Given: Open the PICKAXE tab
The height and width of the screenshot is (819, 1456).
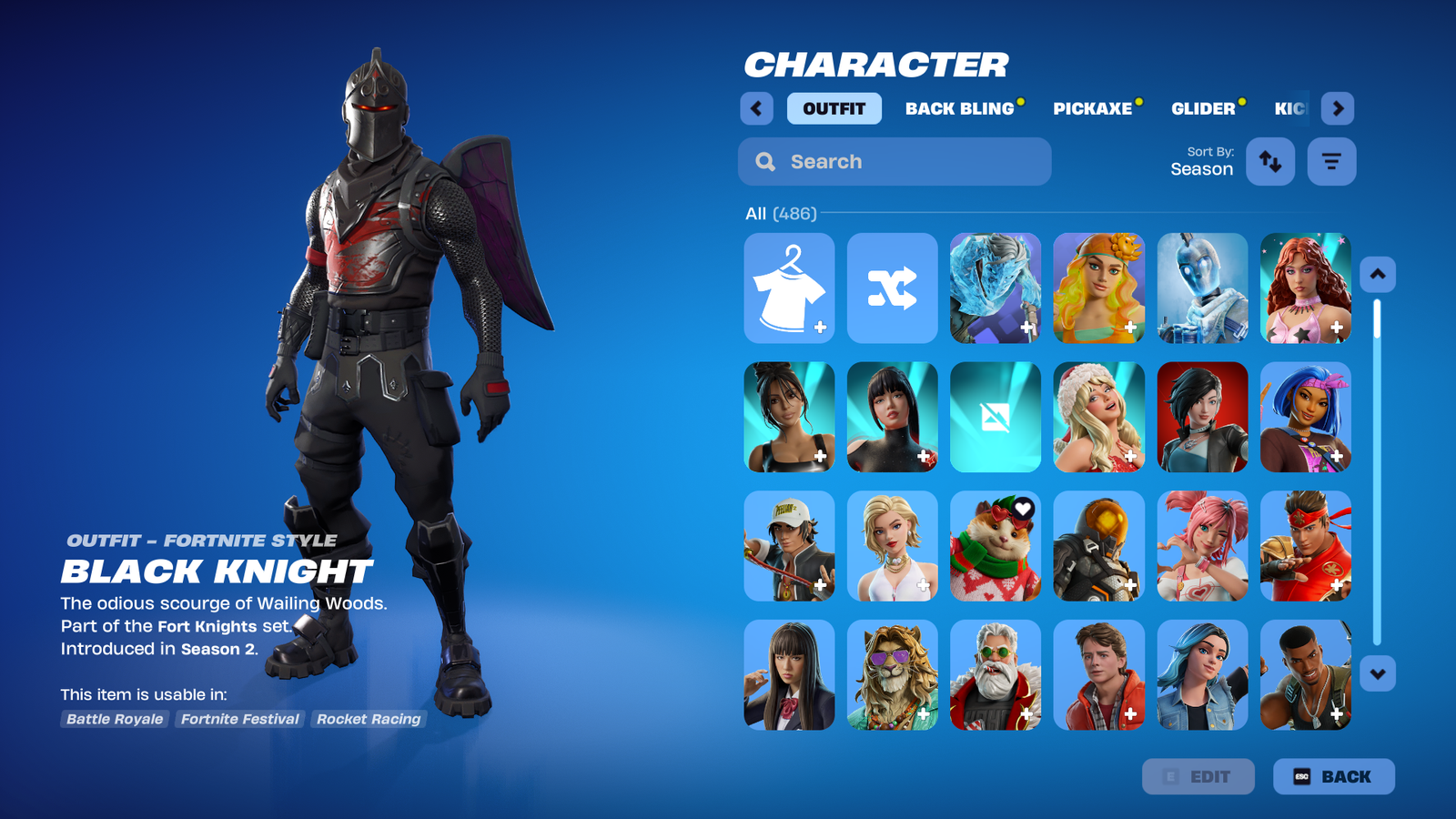Looking at the screenshot, I should pos(1093,108).
